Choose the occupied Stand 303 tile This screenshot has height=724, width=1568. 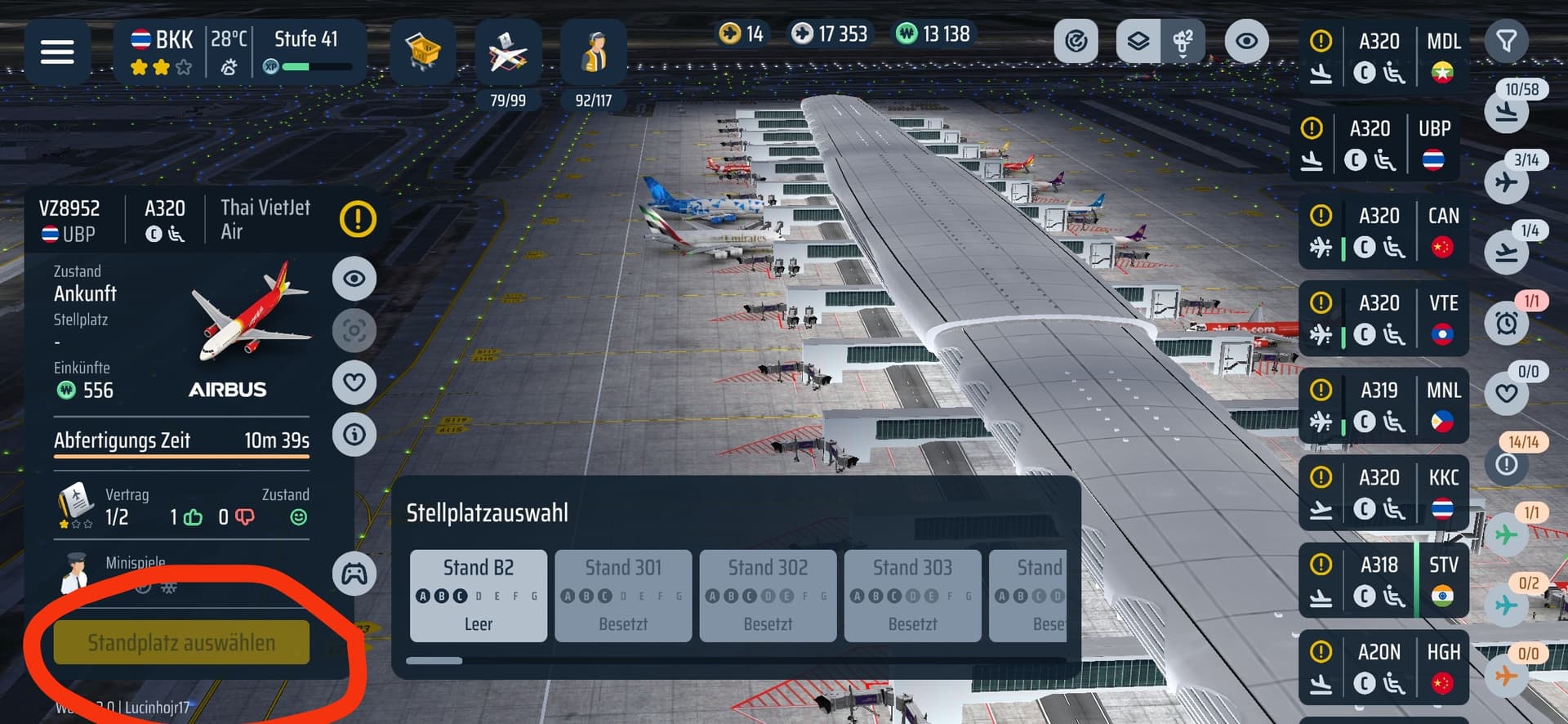point(912,595)
